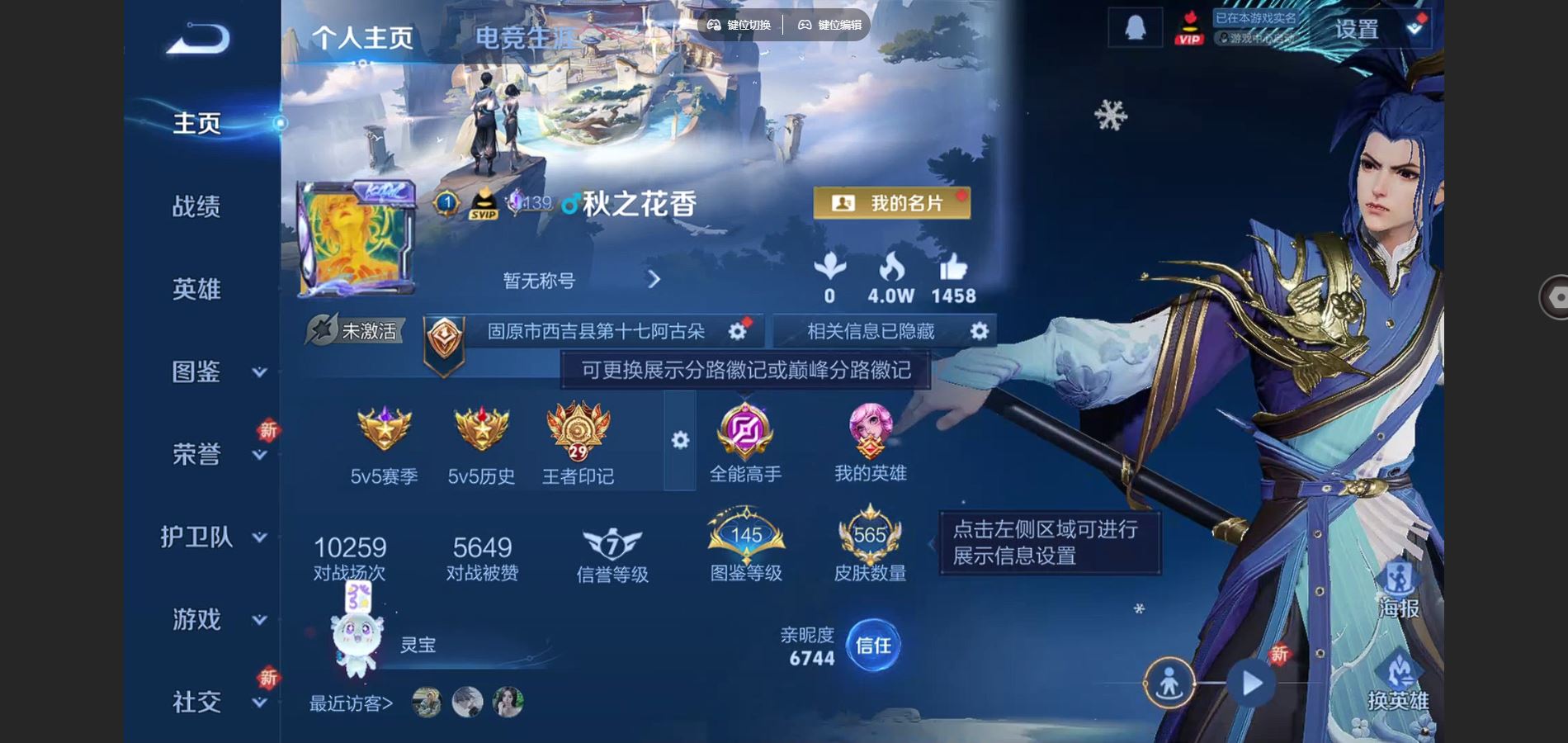Click the gear next to 相关信息已隐藏

coord(979,329)
